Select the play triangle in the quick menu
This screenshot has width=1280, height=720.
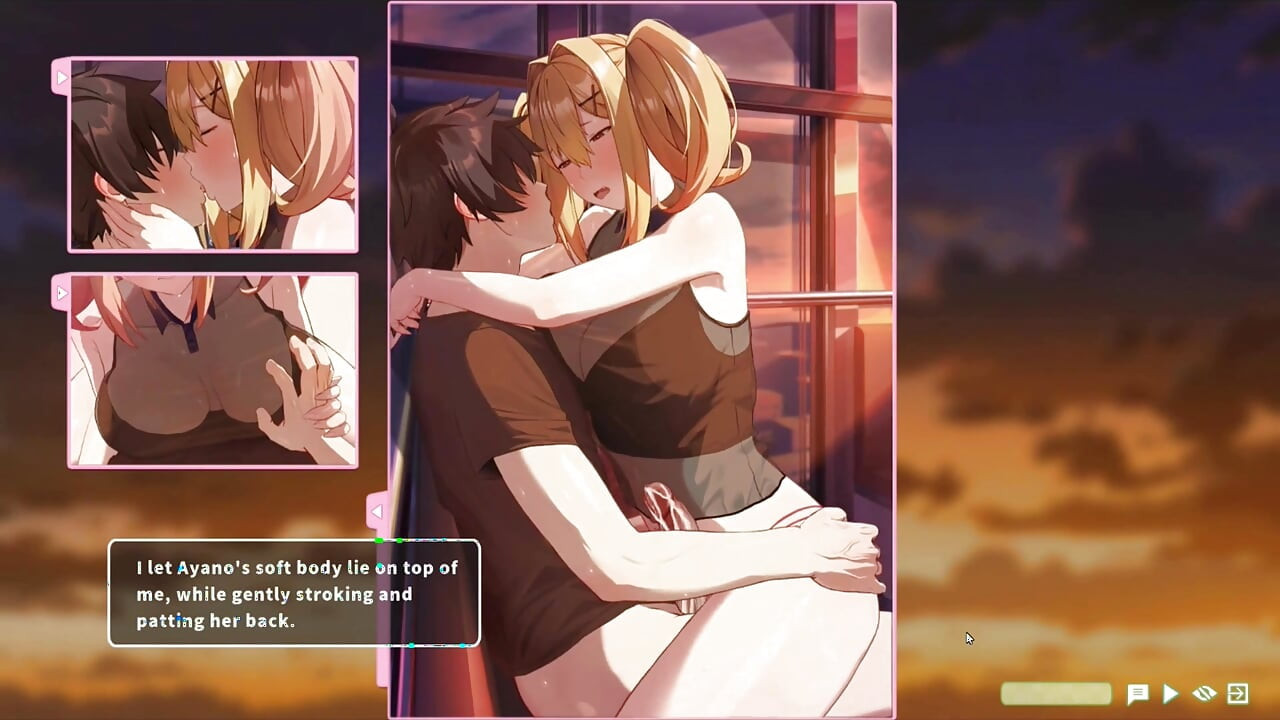[x=1171, y=693]
